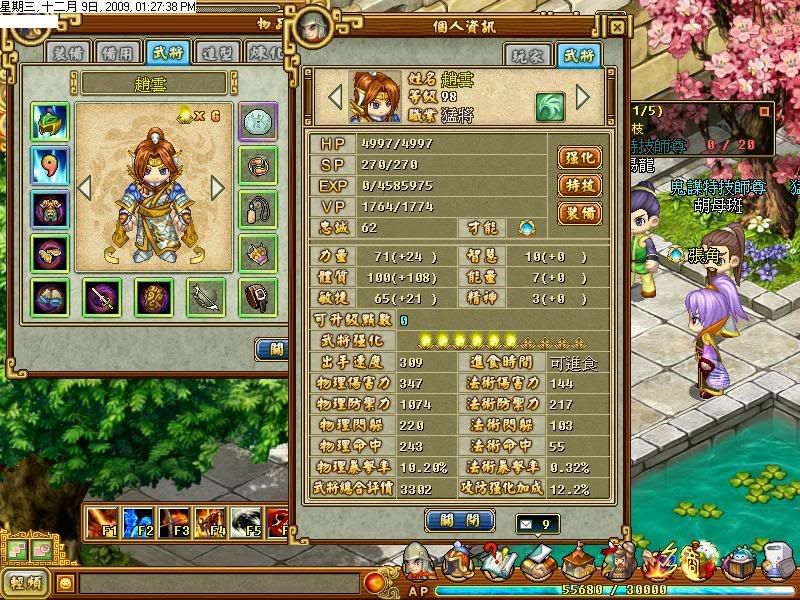Open the 特技 skills button

coord(579,185)
